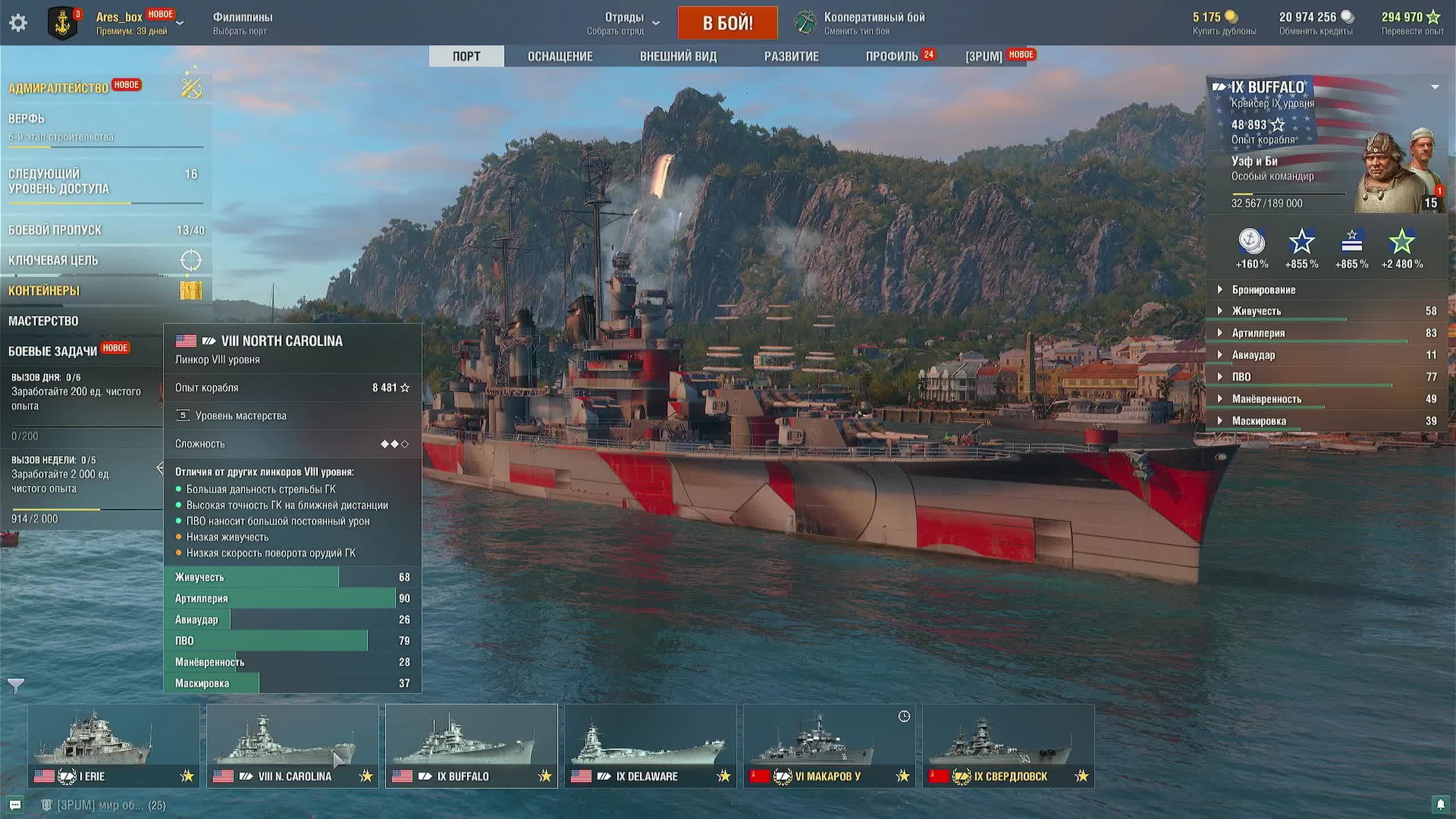The height and width of the screenshot is (819, 1456).
Task: Open the settings gear icon
Action: (x=18, y=23)
